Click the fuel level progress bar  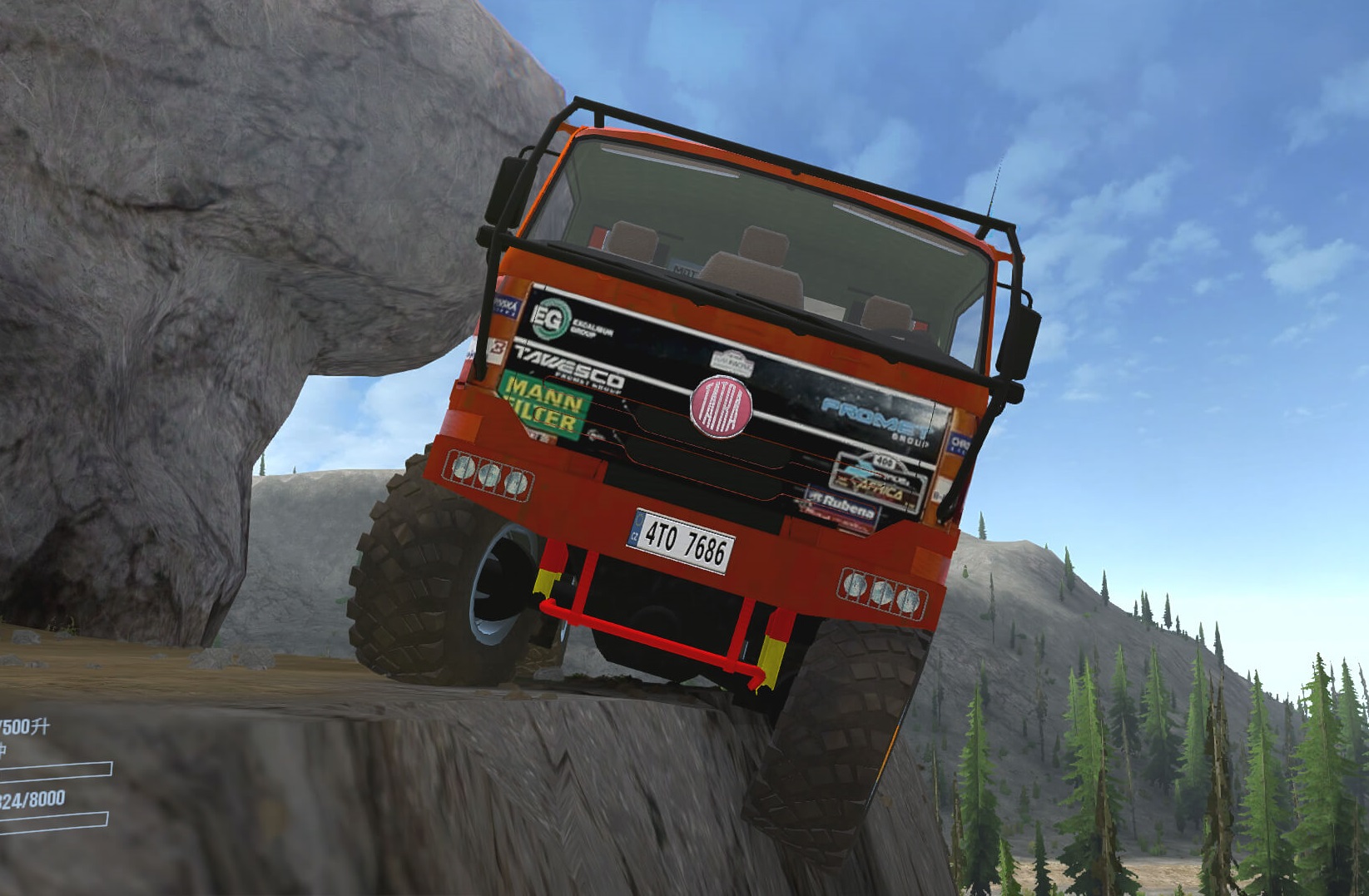(54, 770)
